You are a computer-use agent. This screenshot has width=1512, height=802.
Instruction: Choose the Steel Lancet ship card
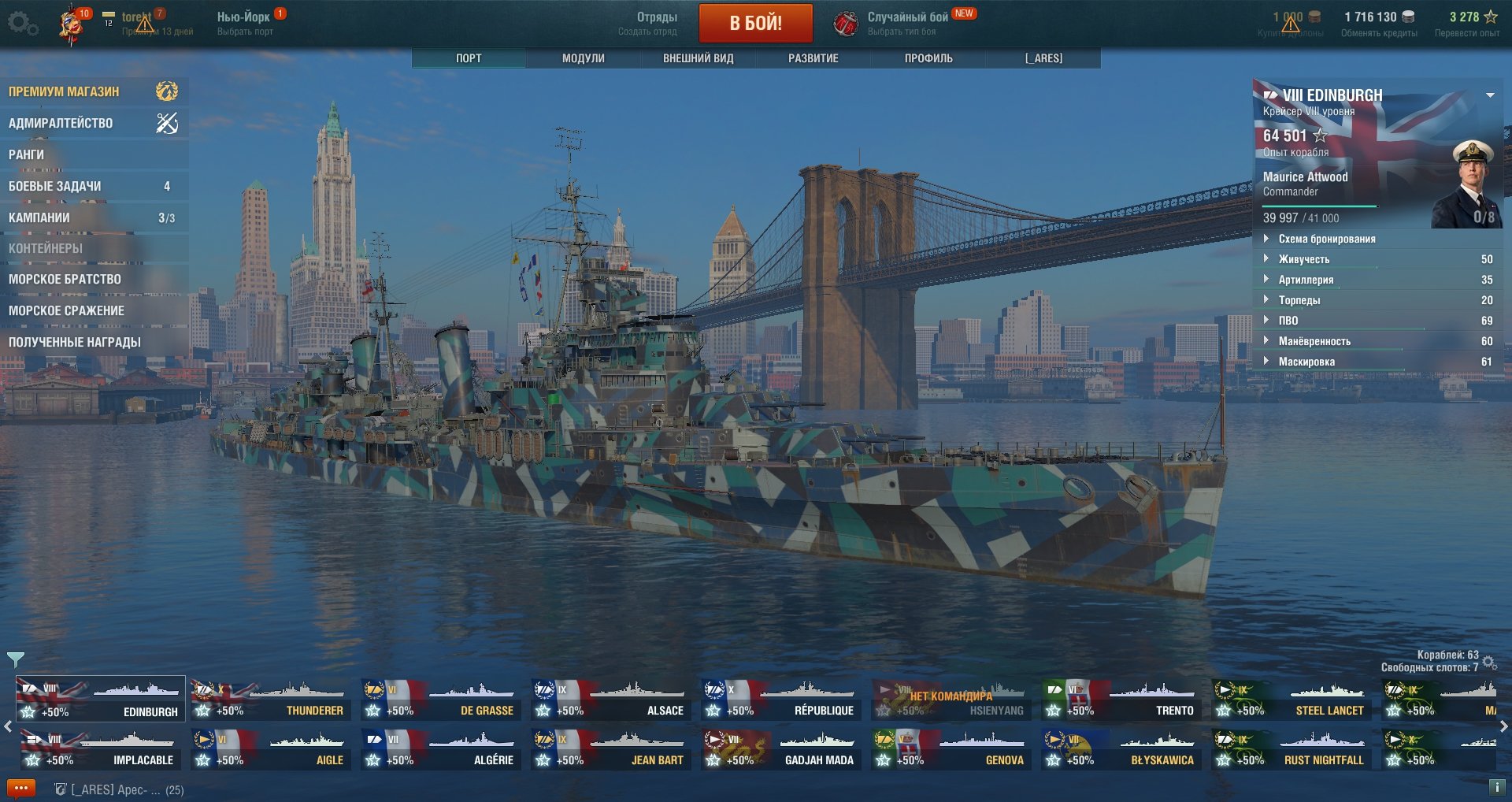(1290, 700)
